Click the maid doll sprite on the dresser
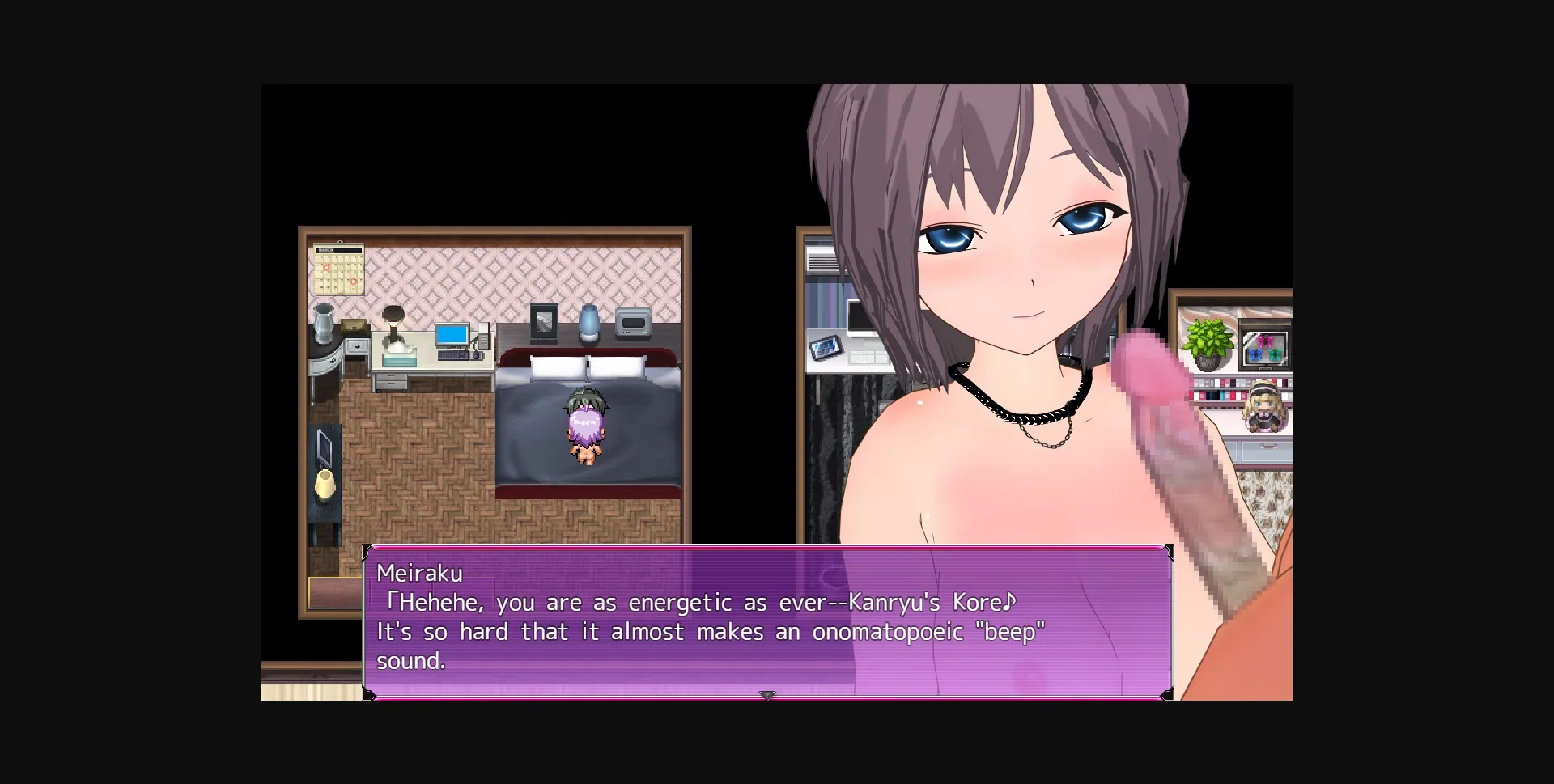This screenshot has height=784, width=1554. 1263,405
